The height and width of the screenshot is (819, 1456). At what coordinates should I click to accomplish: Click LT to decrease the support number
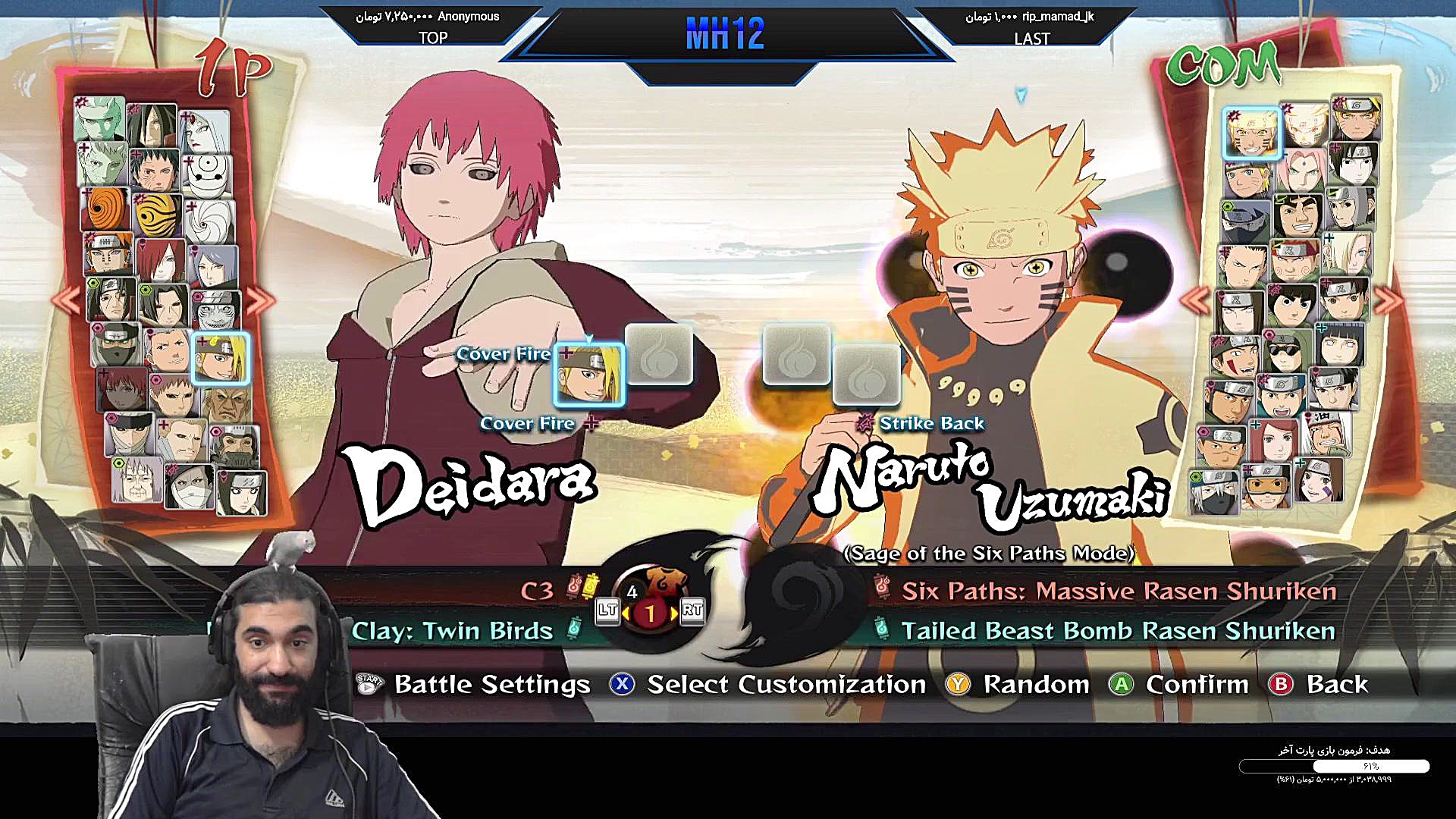pos(607,613)
